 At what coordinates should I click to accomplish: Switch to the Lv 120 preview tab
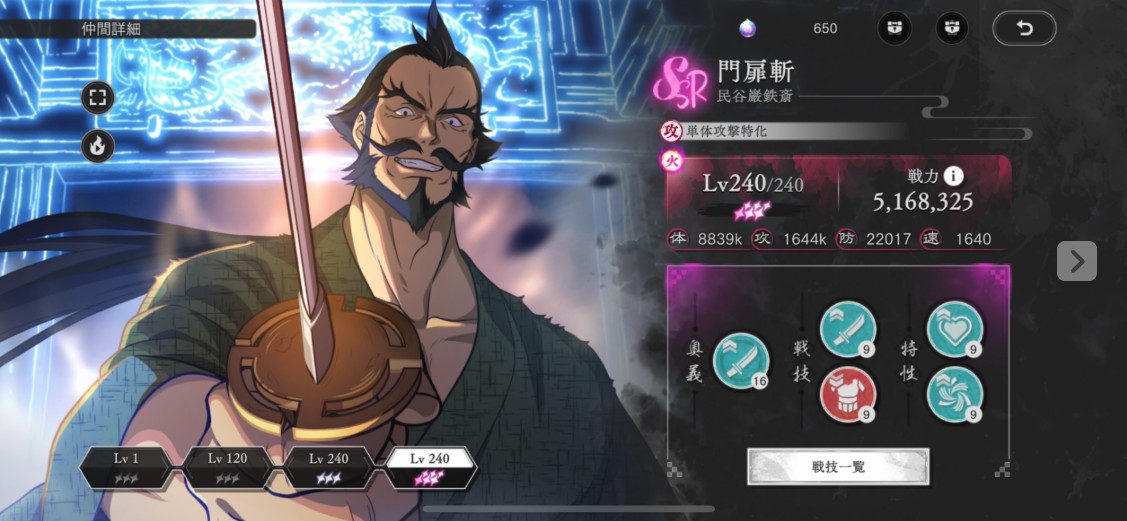point(227,466)
